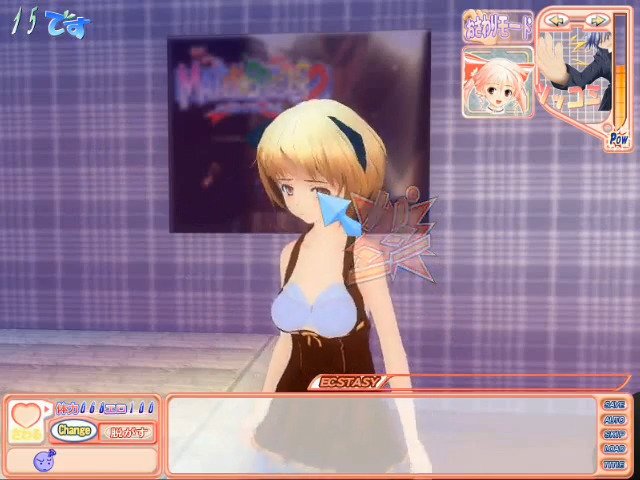Click the pink-haired girl portrait

pos(497,81)
